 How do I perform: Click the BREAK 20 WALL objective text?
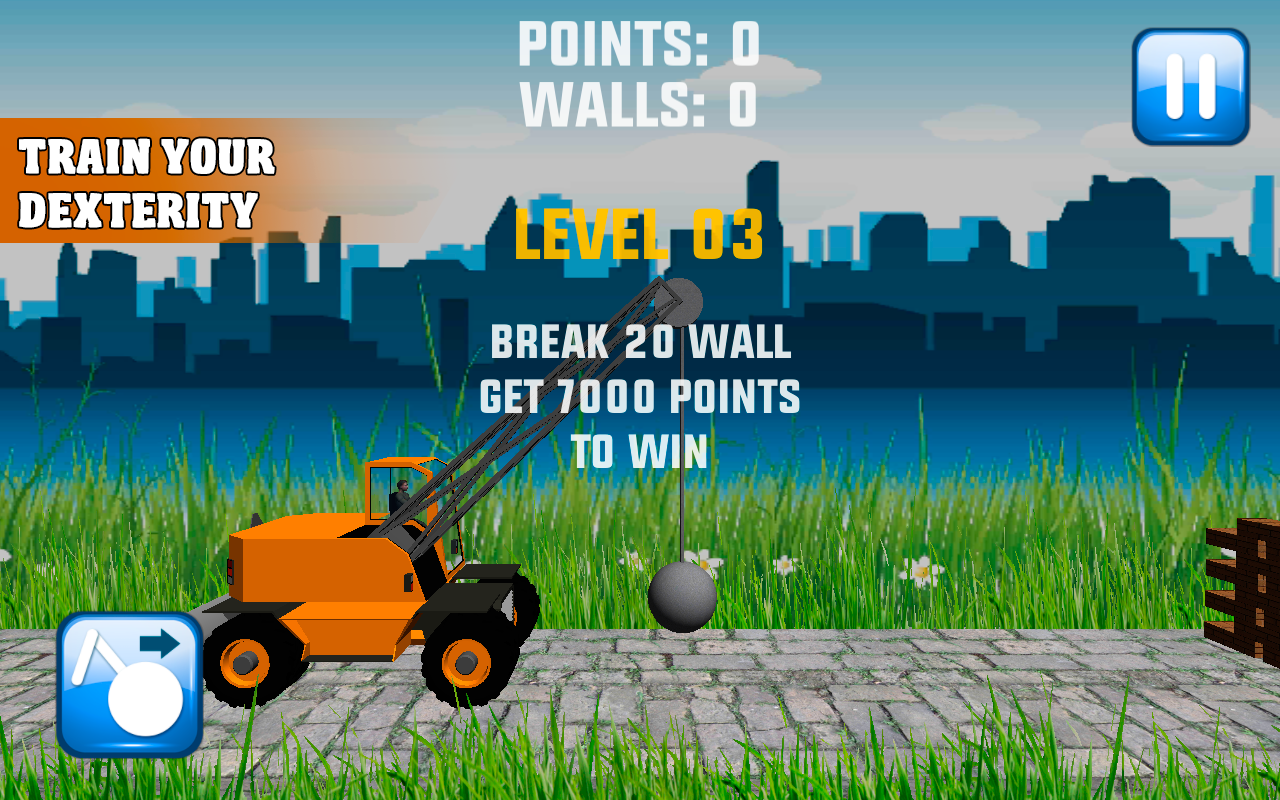pos(640,345)
